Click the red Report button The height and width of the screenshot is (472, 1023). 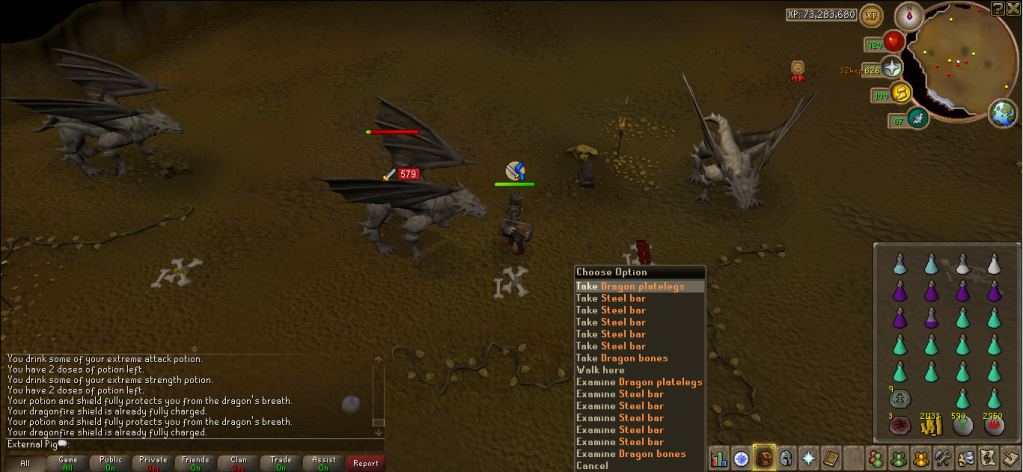click(366, 463)
